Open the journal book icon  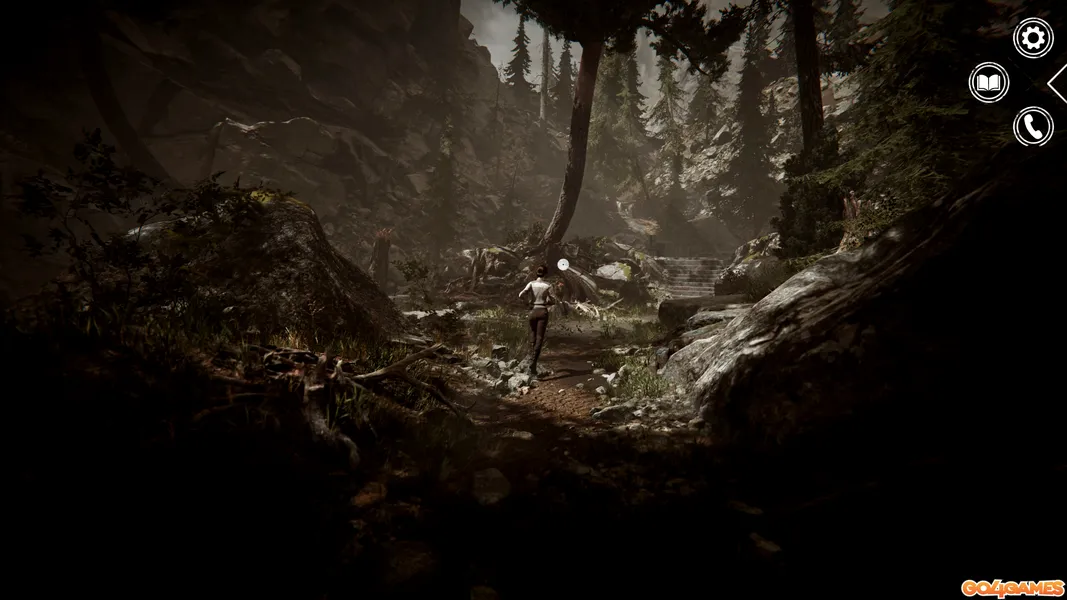[x=989, y=82]
